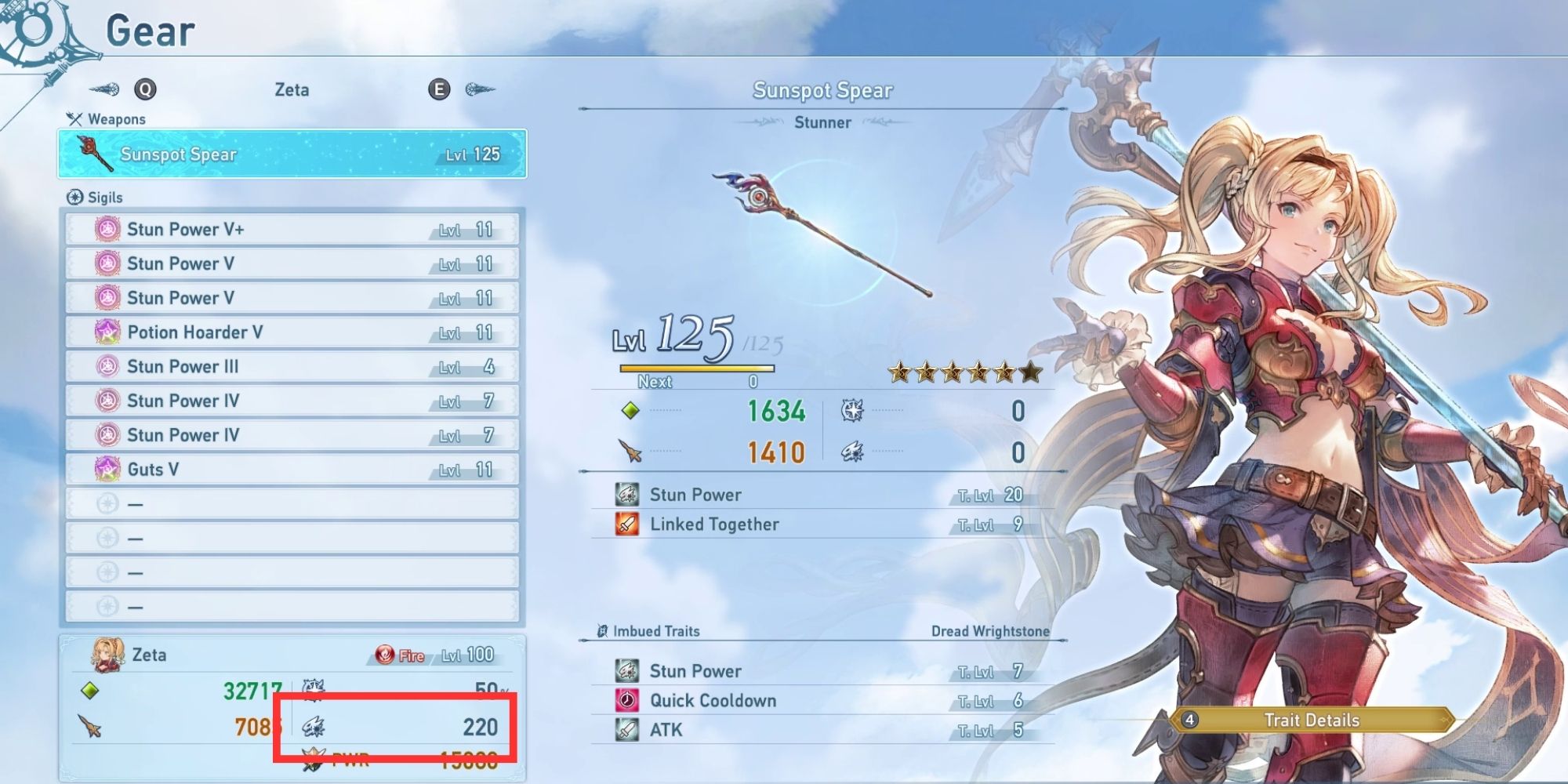
Task: Toggle the Q shoulder button to switch character left
Action: [x=146, y=89]
